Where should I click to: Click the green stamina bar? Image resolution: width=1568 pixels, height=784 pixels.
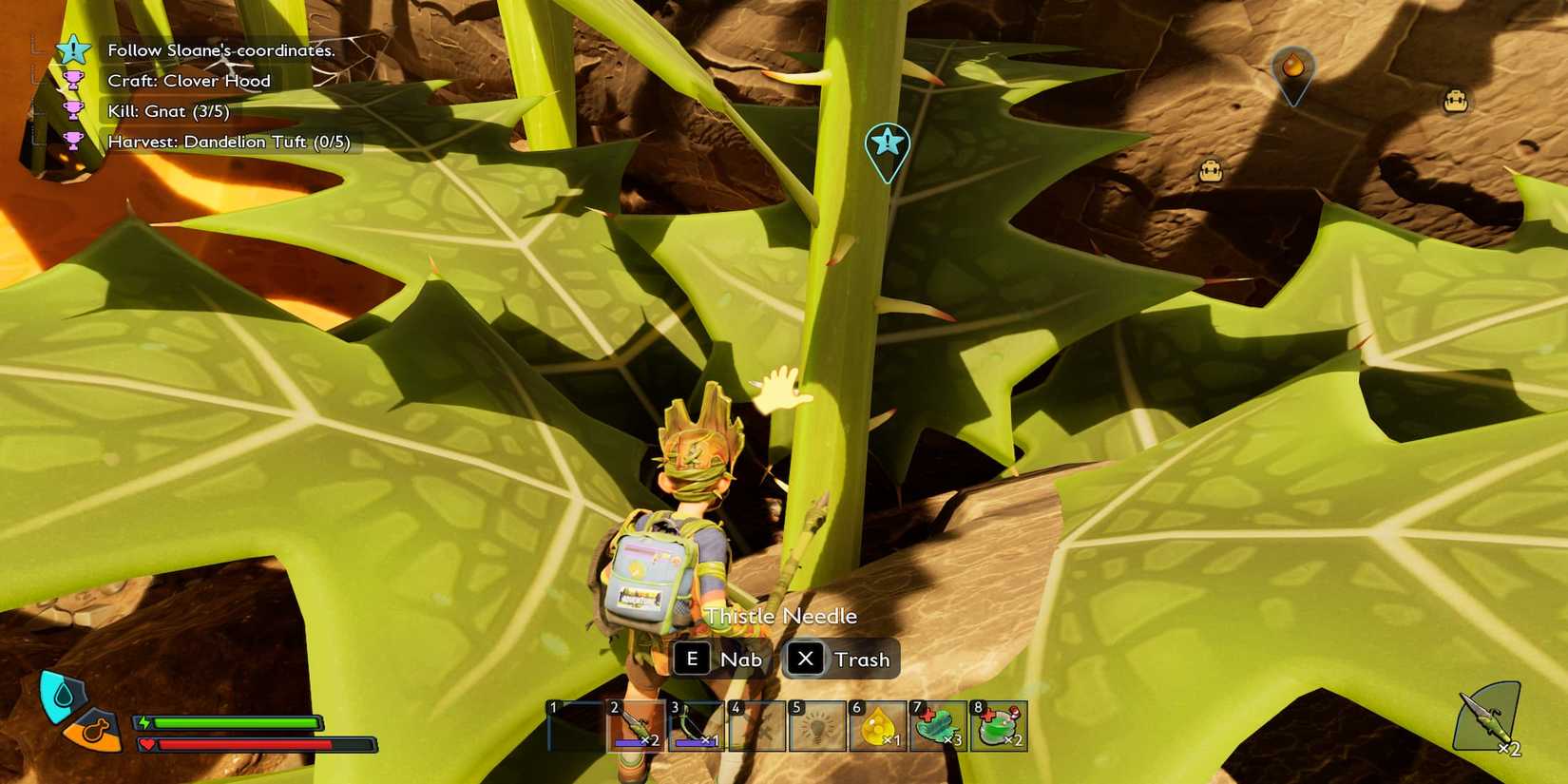pyautogui.click(x=228, y=722)
